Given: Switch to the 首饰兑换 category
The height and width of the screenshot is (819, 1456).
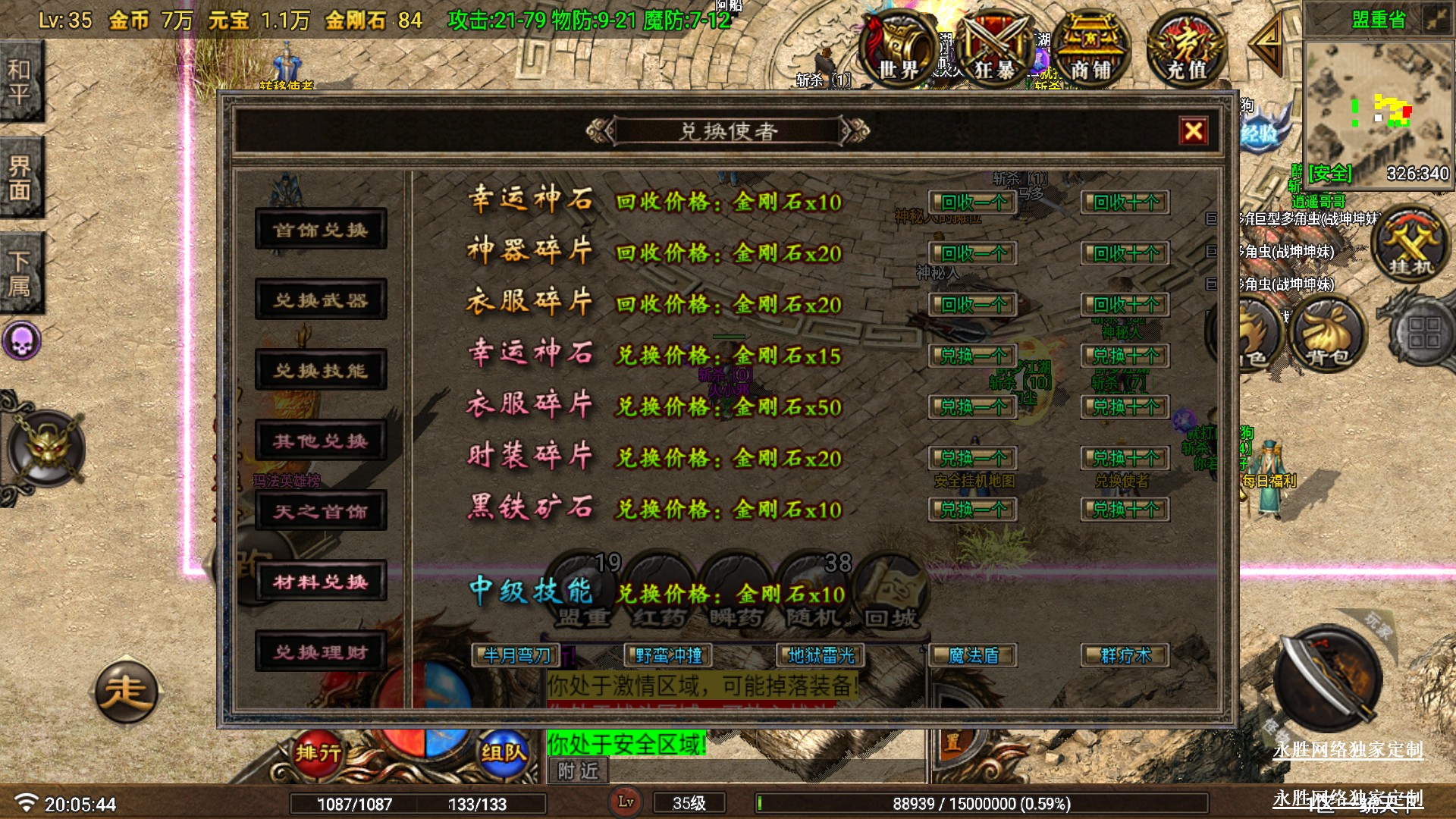Looking at the screenshot, I should 321,229.
